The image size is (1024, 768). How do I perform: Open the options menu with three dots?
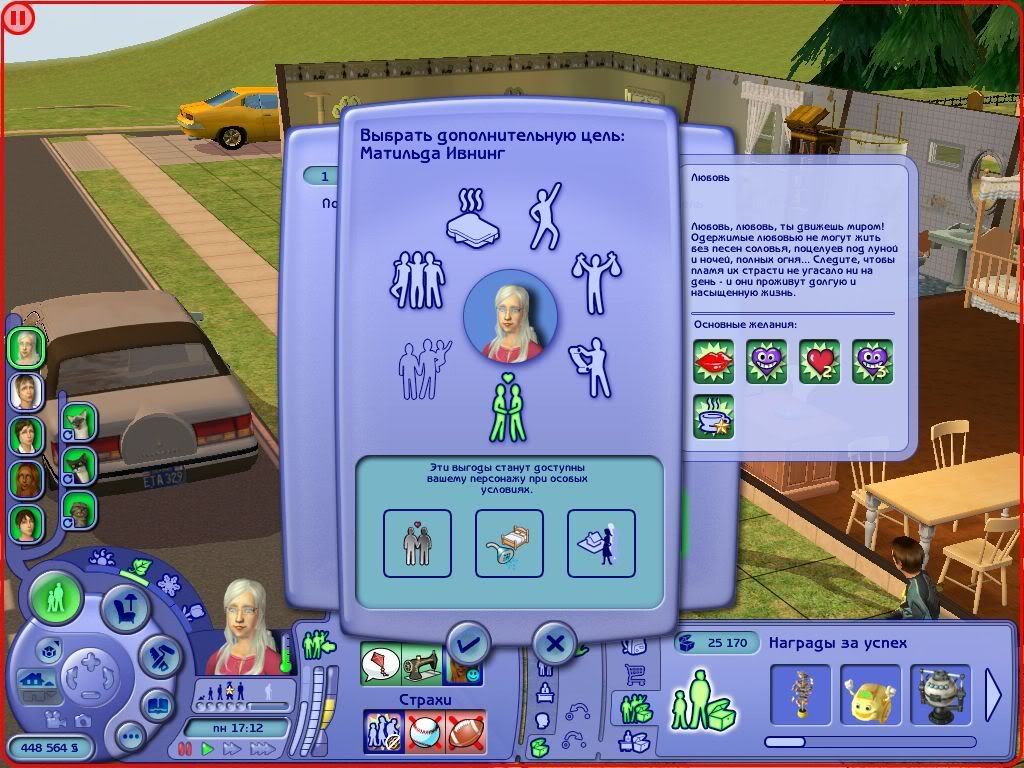pos(130,737)
